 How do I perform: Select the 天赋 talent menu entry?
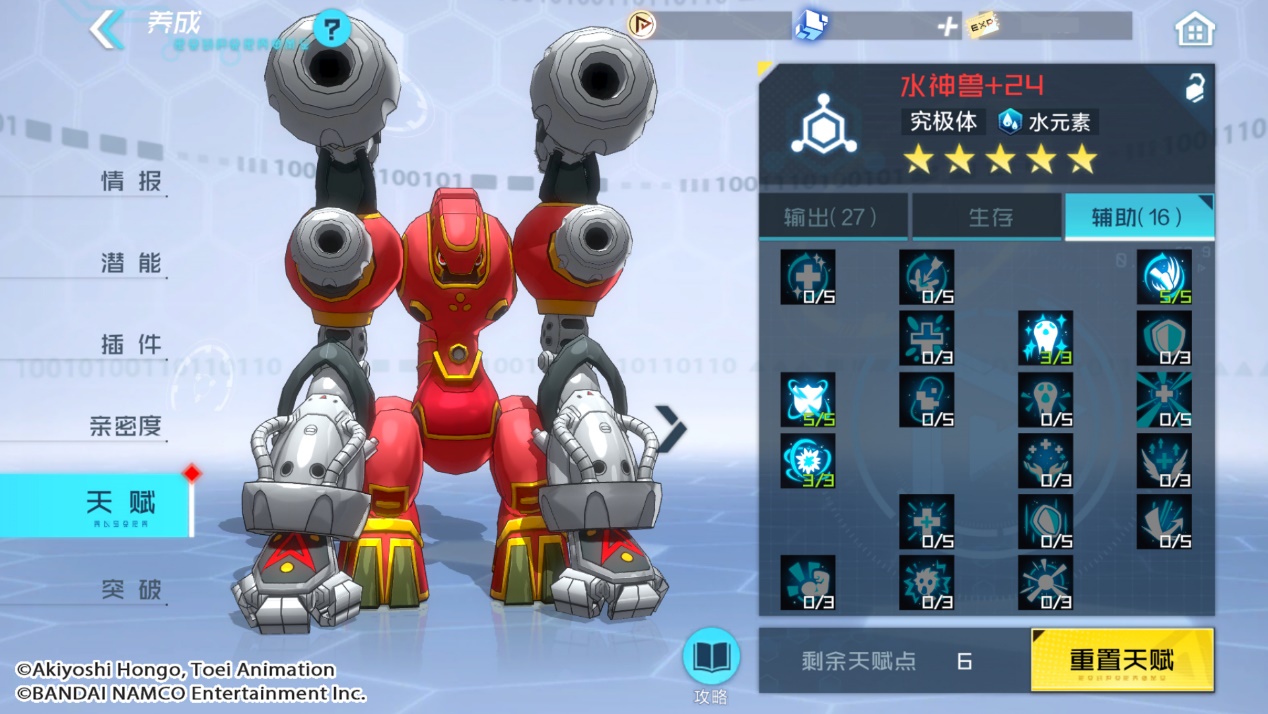pos(120,505)
